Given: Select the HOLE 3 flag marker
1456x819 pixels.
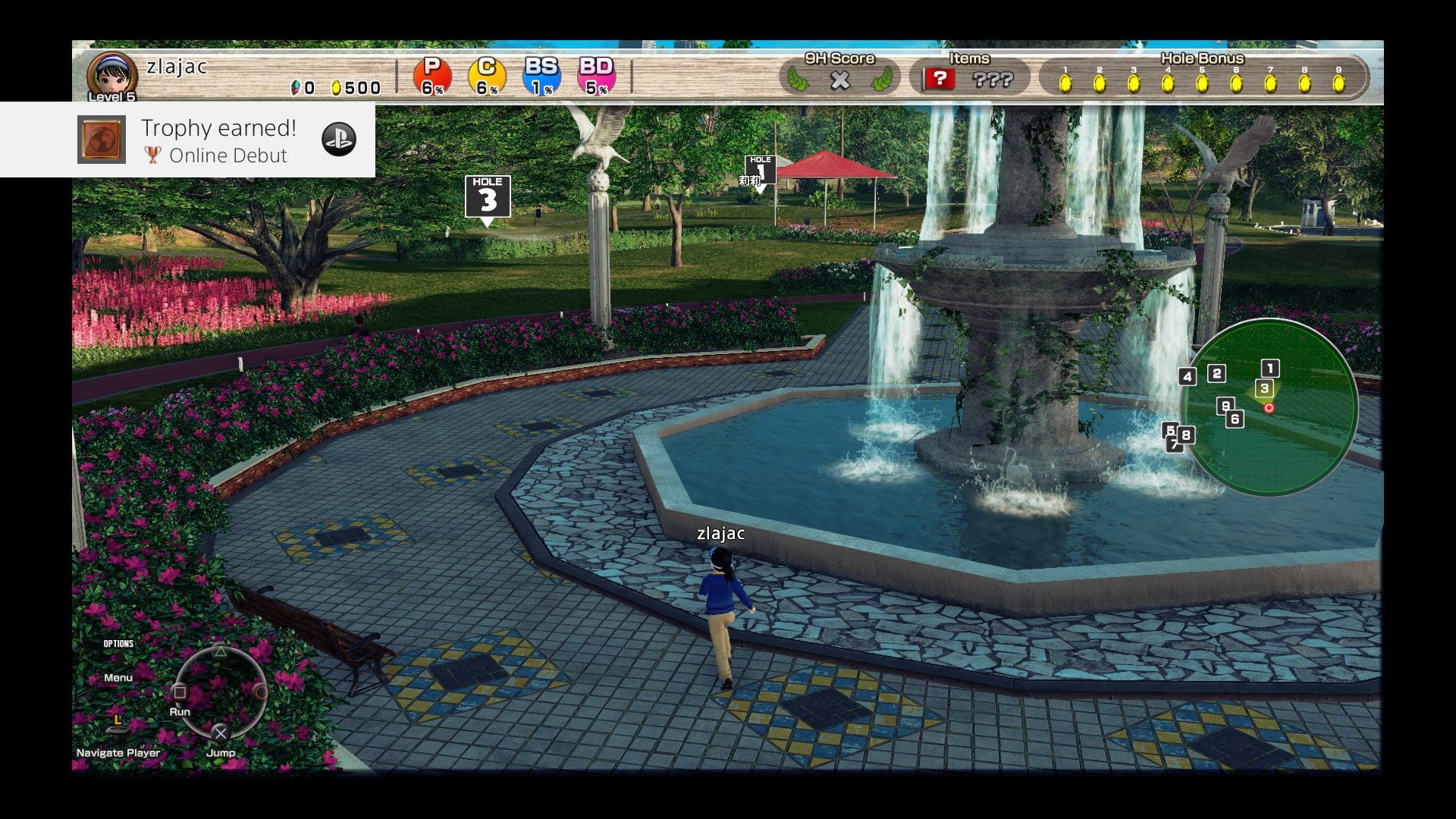Looking at the screenshot, I should pos(488,197).
